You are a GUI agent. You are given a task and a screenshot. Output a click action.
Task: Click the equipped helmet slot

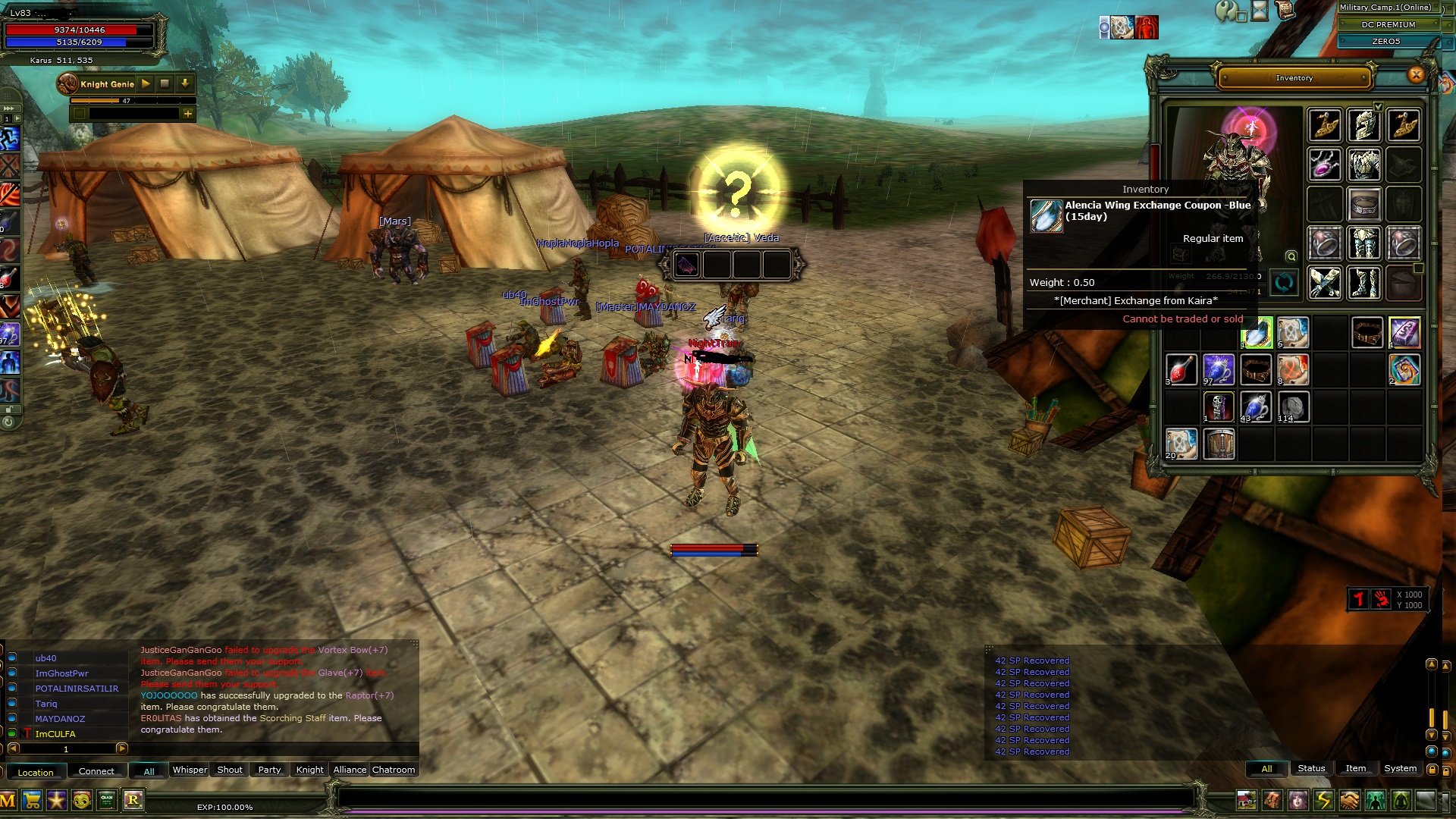[1363, 125]
